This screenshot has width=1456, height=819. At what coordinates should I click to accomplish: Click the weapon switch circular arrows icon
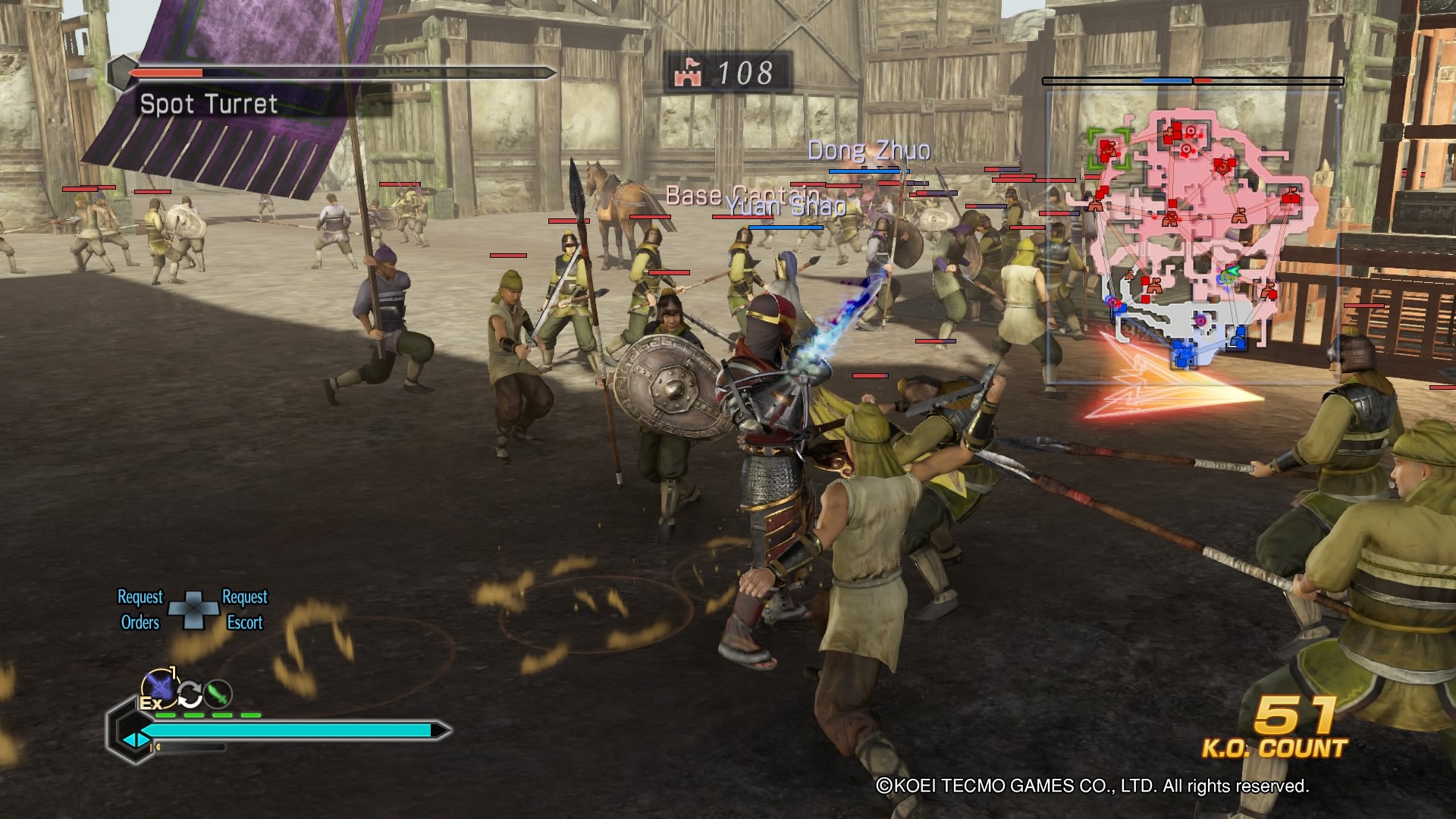[x=190, y=695]
